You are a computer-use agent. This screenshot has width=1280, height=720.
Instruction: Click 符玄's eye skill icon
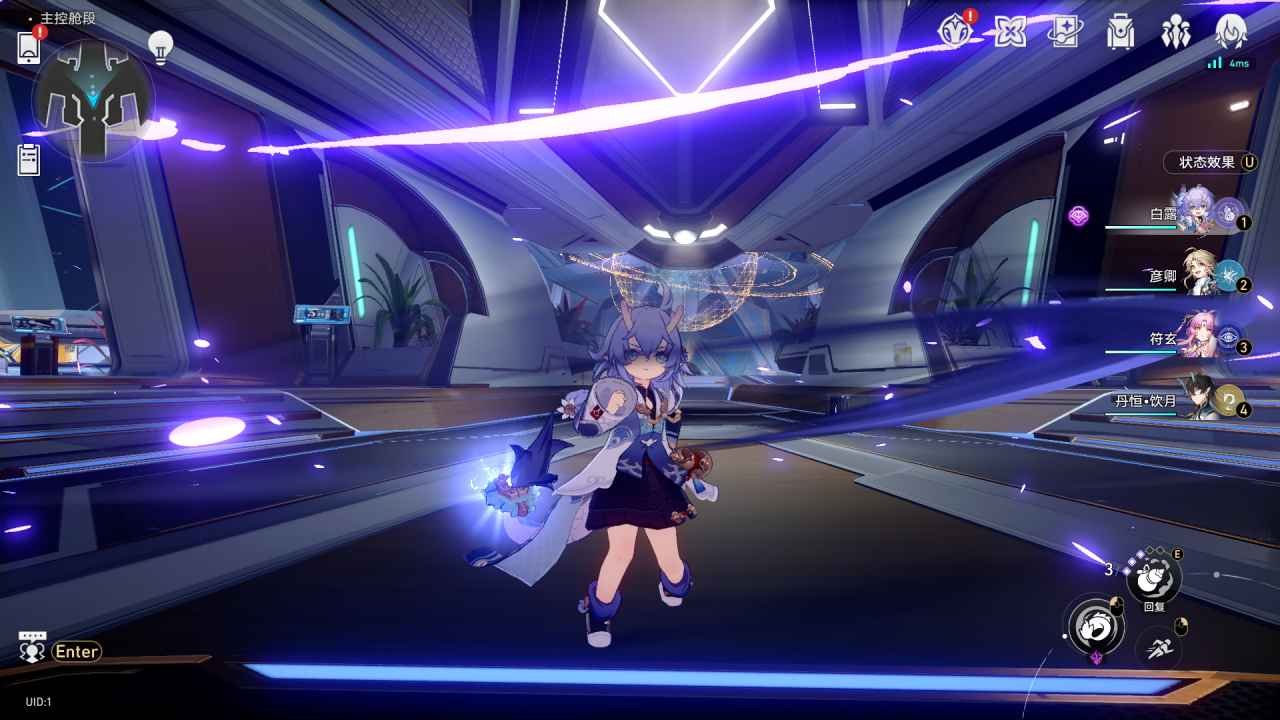point(1228,335)
